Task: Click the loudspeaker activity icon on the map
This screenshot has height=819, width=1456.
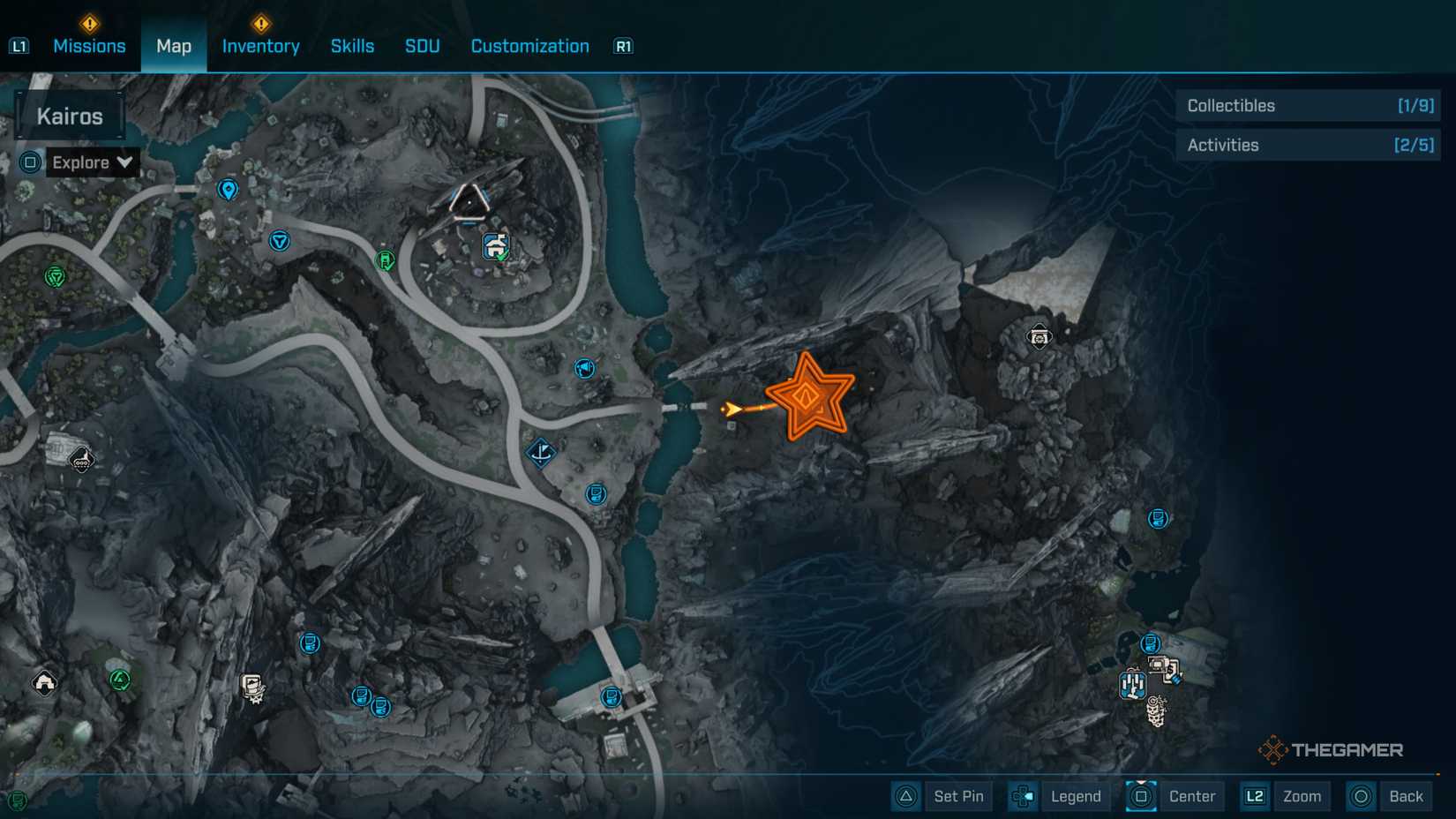Action: click(x=584, y=369)
